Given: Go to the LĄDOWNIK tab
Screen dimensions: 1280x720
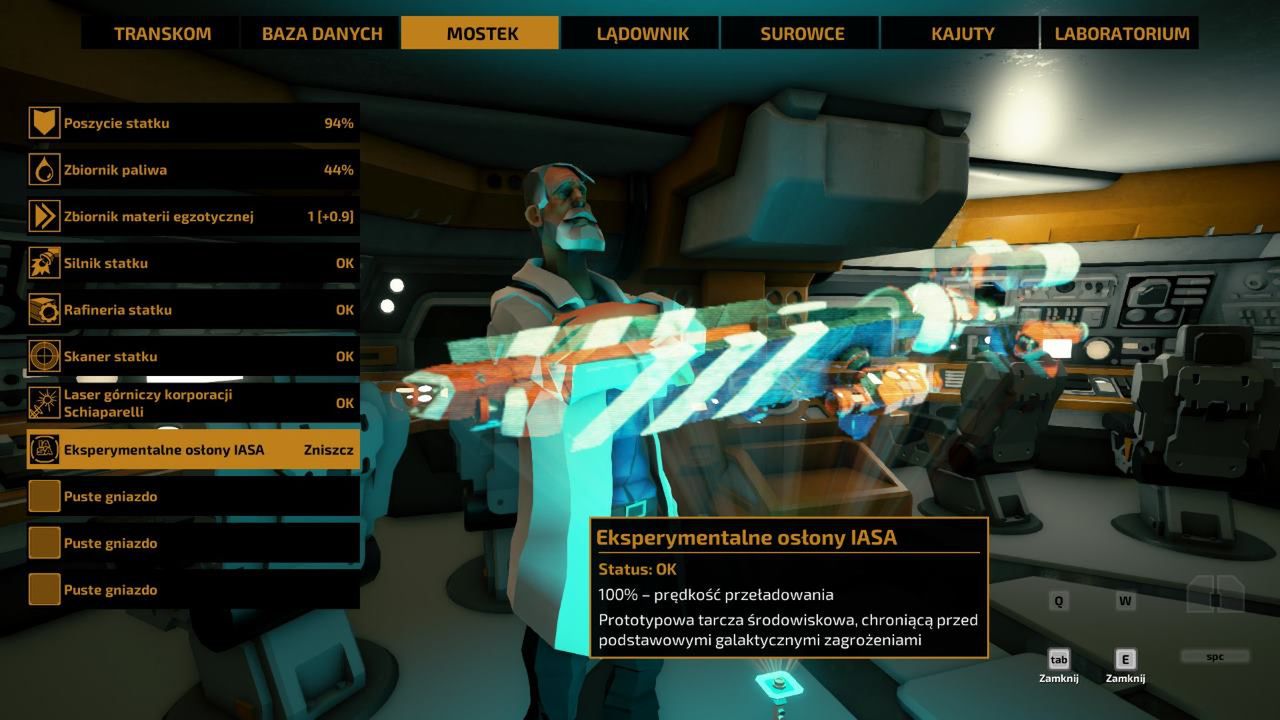Looking at the screenshot, I should click(642, 33).
